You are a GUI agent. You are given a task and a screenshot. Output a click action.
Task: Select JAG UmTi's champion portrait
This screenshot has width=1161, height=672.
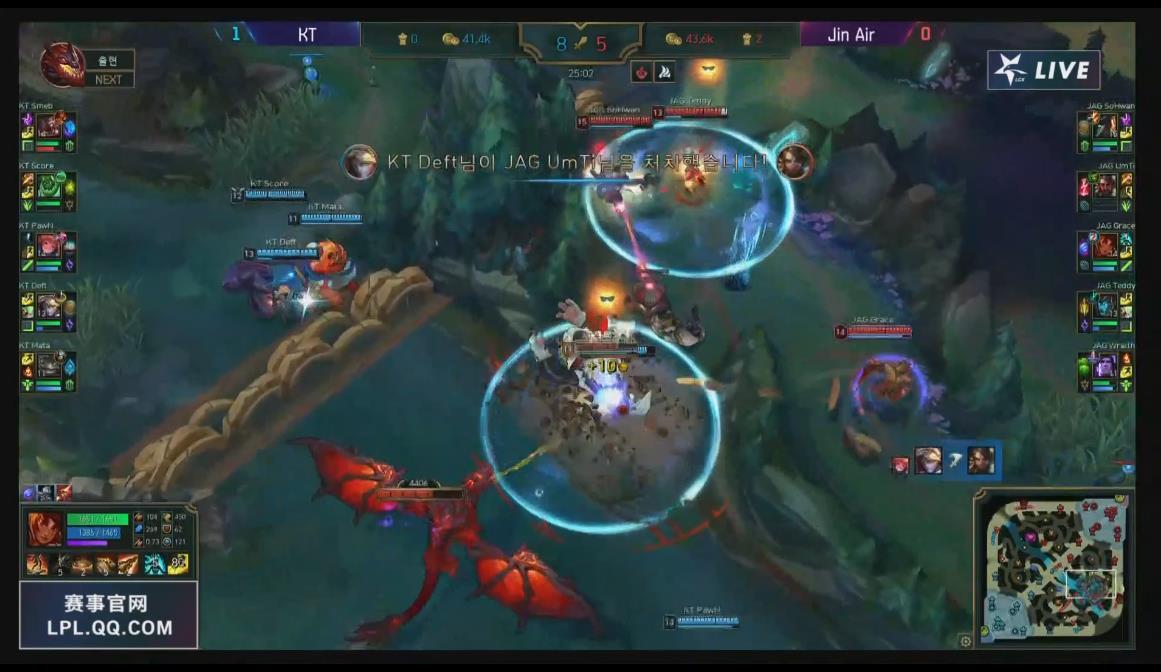coord(1105,186)
